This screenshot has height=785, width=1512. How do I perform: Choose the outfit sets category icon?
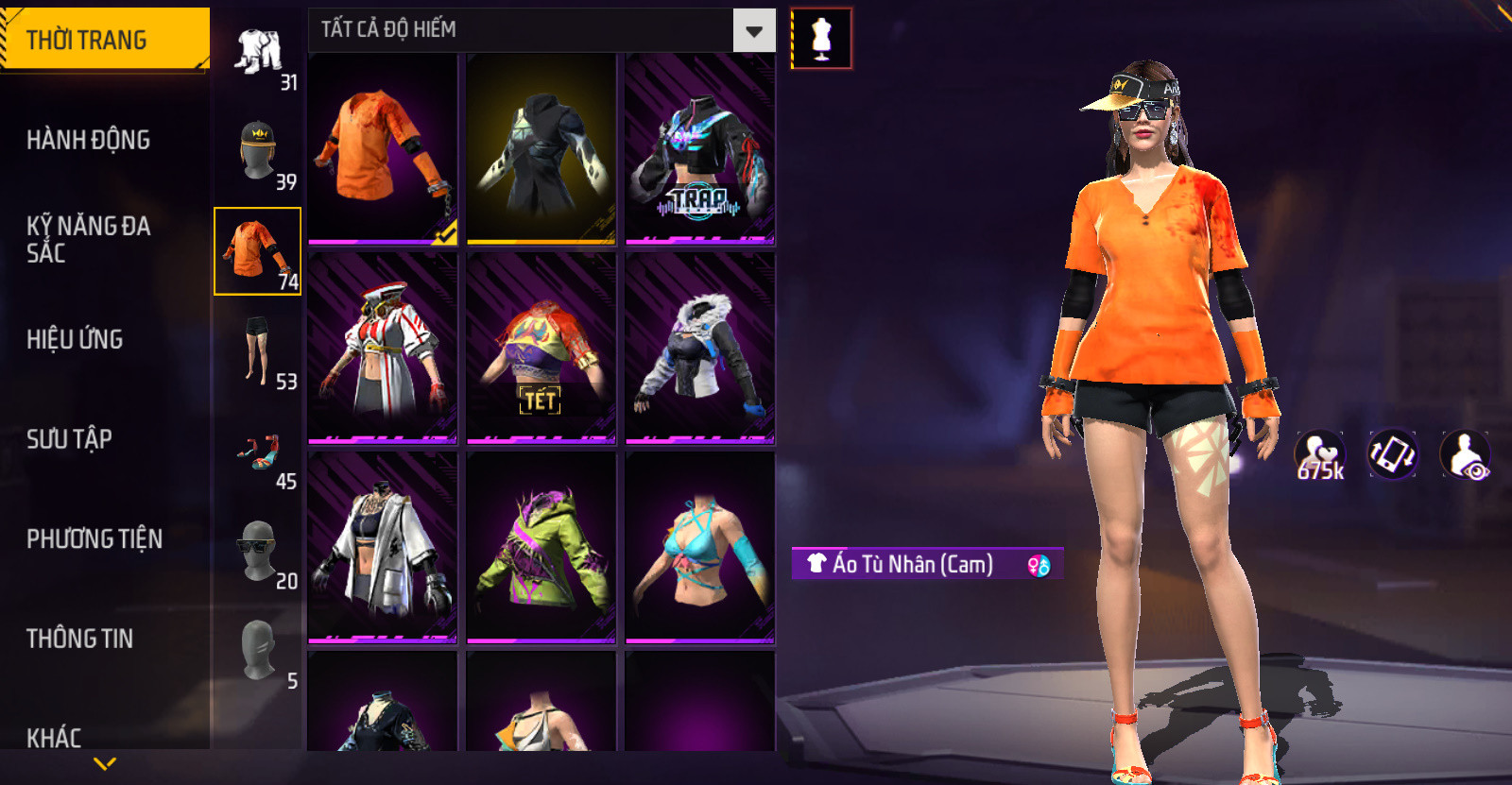258,52
